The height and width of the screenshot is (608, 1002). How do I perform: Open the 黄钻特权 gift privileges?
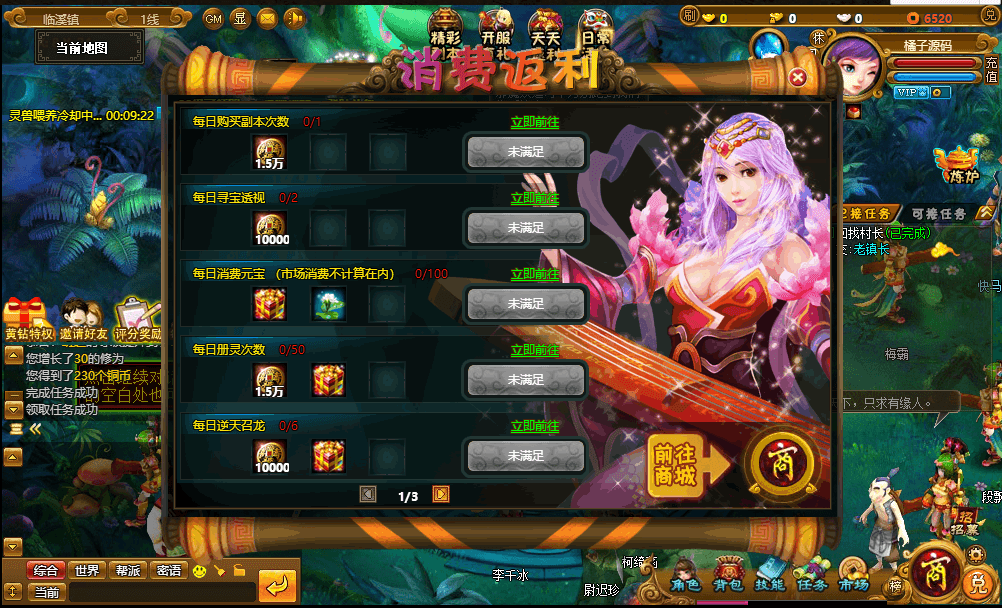pos(26,320)
